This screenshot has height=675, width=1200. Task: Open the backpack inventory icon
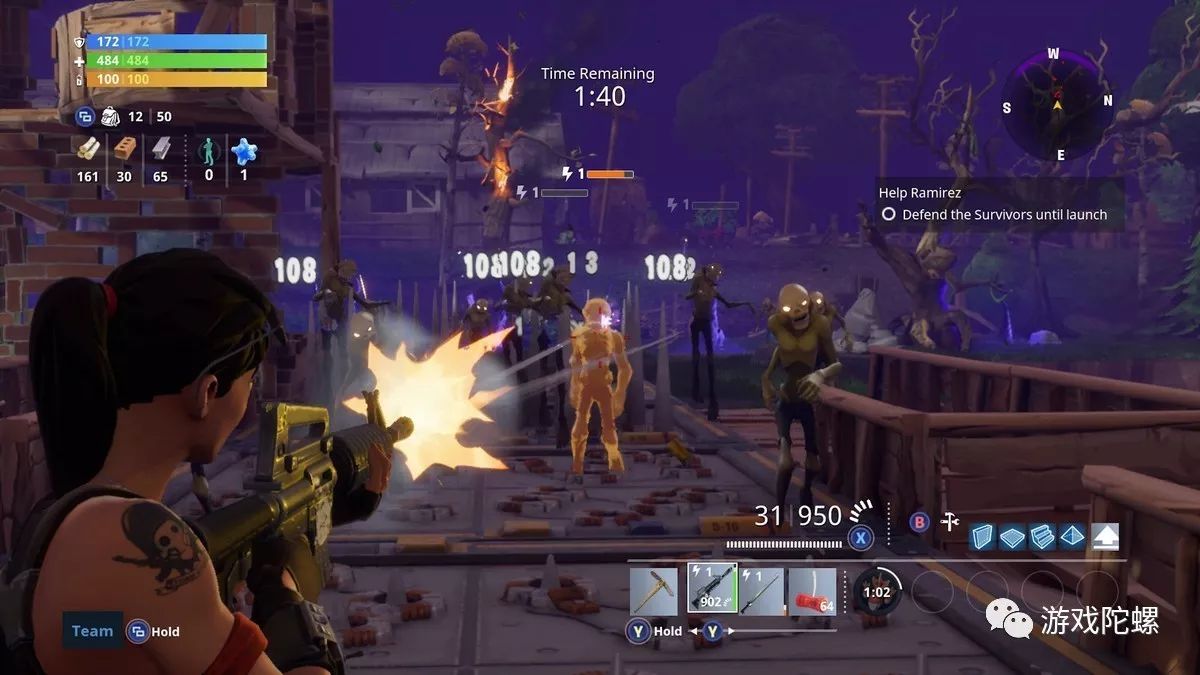[111, 117]
